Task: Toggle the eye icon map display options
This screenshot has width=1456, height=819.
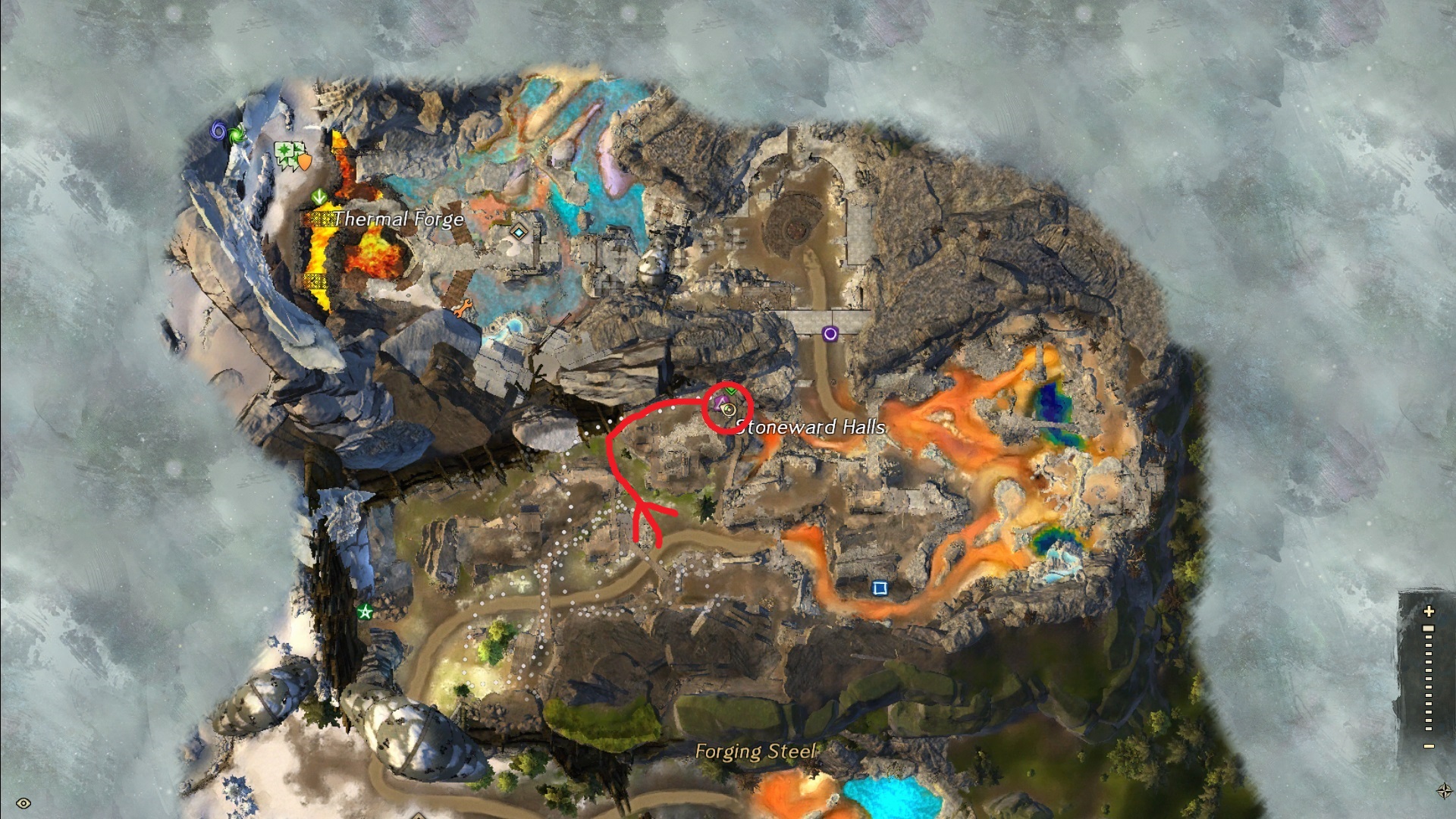Action: [24, 803]
